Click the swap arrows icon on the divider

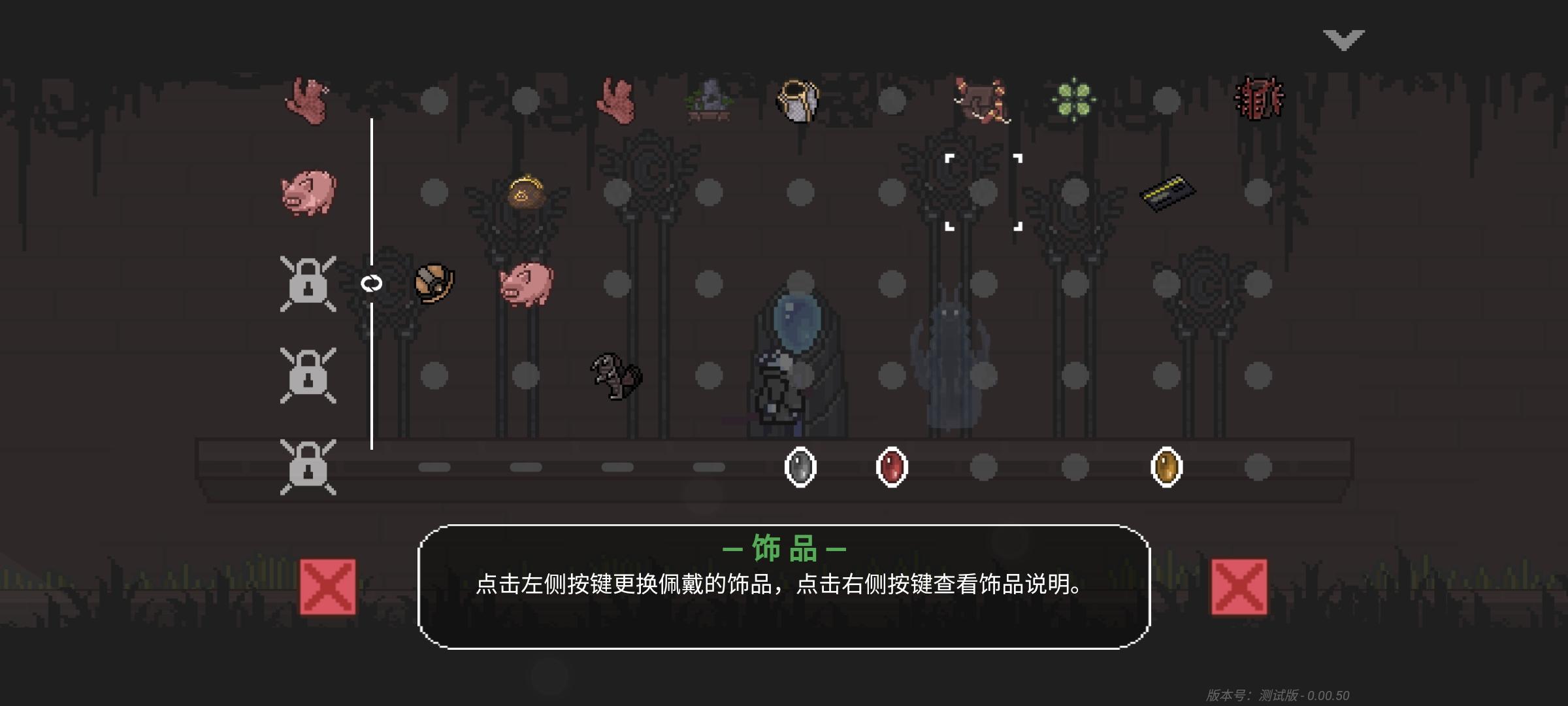point(370,282)
